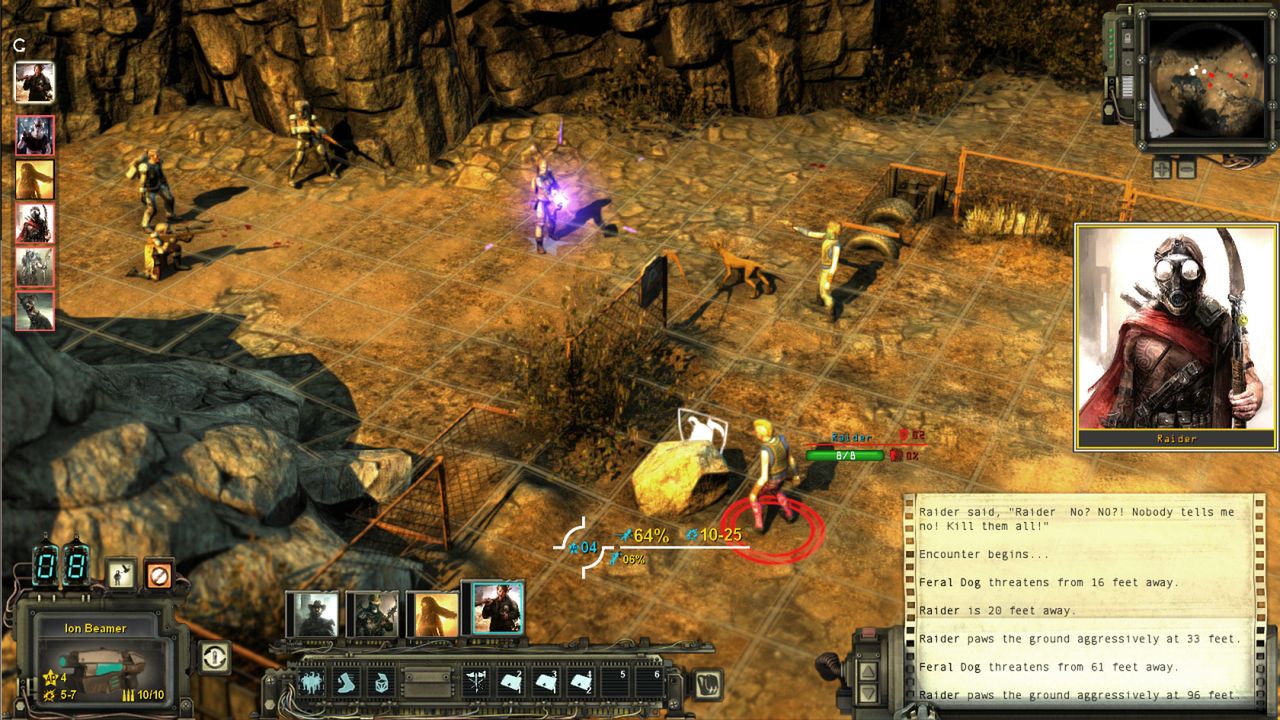The height and width of the screenshot is (720, 1280).
Task: Click the fist icon button right of hotbar
Action: 707,684
